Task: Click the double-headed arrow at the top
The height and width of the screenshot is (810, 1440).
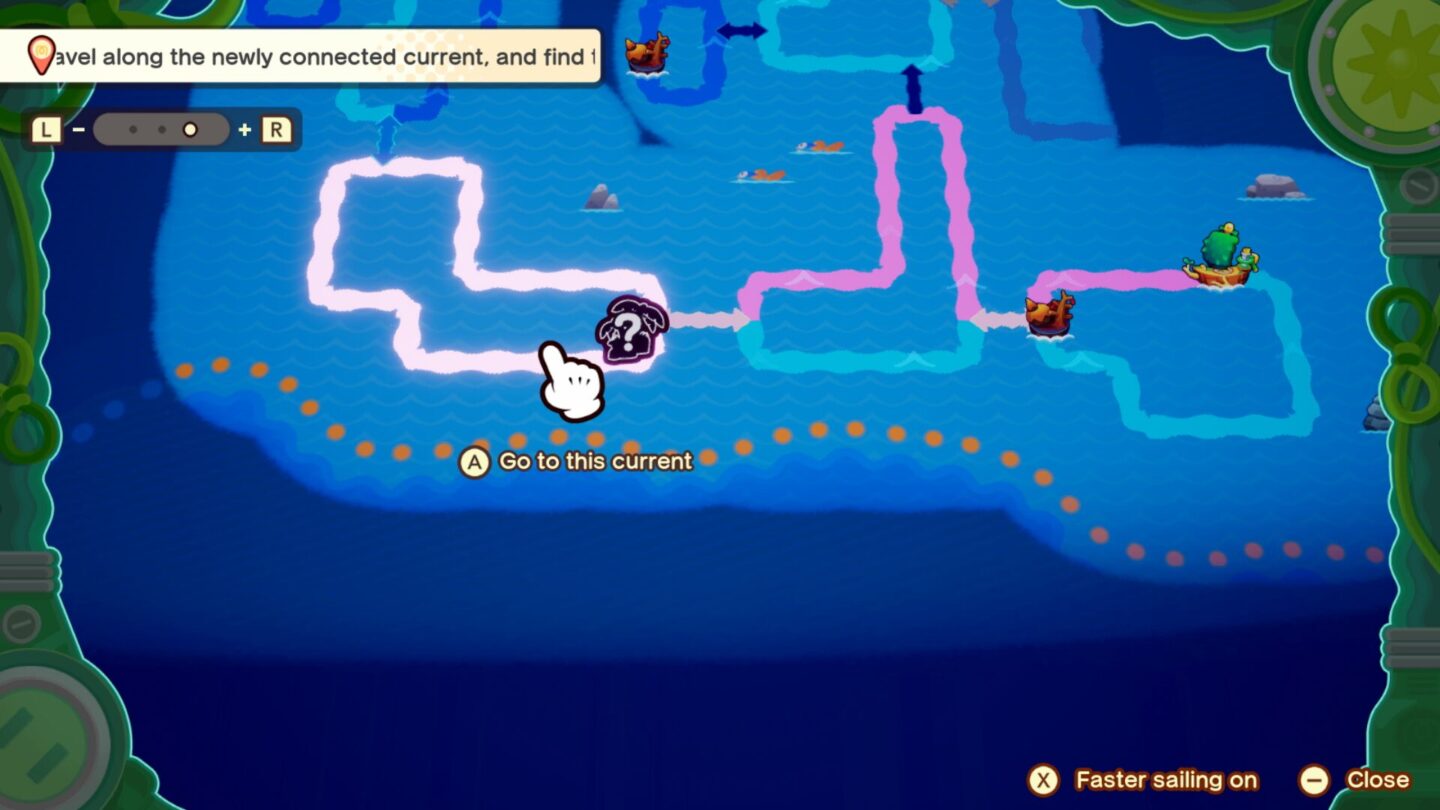Action: coord(741,30)
